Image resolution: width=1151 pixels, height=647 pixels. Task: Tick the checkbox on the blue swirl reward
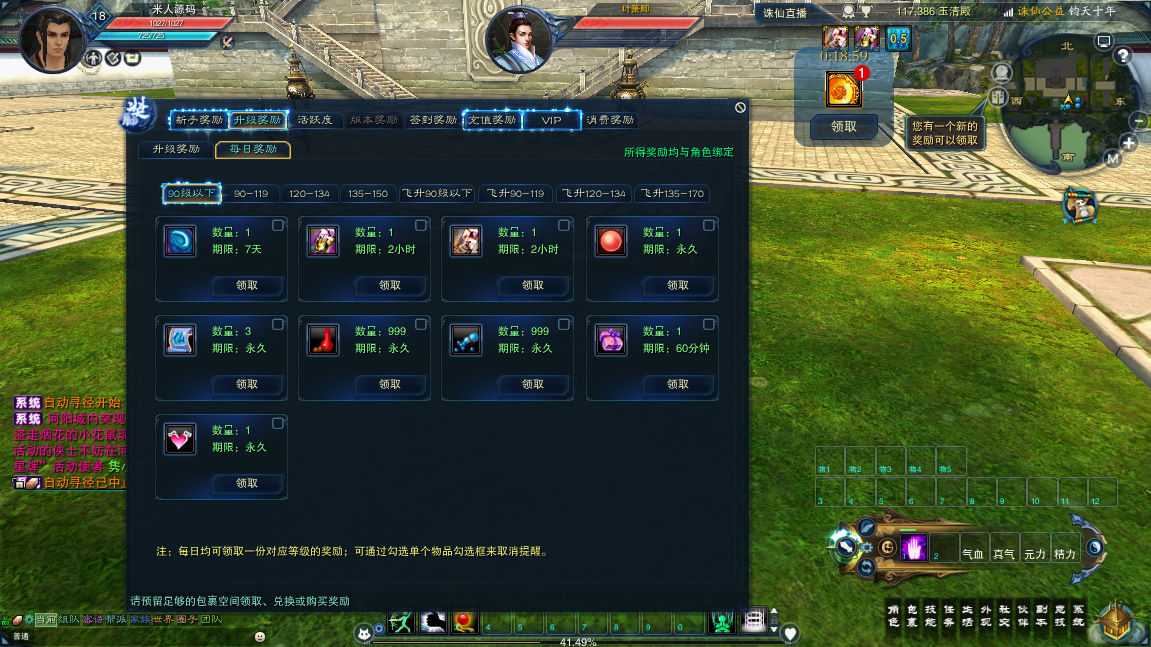tap(278, 226)
